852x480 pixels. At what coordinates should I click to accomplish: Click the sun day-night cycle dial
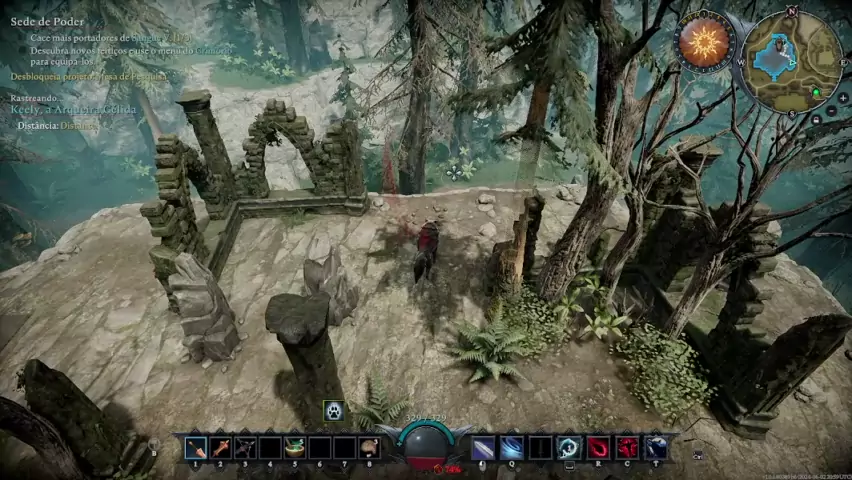[x=704, y=42]
